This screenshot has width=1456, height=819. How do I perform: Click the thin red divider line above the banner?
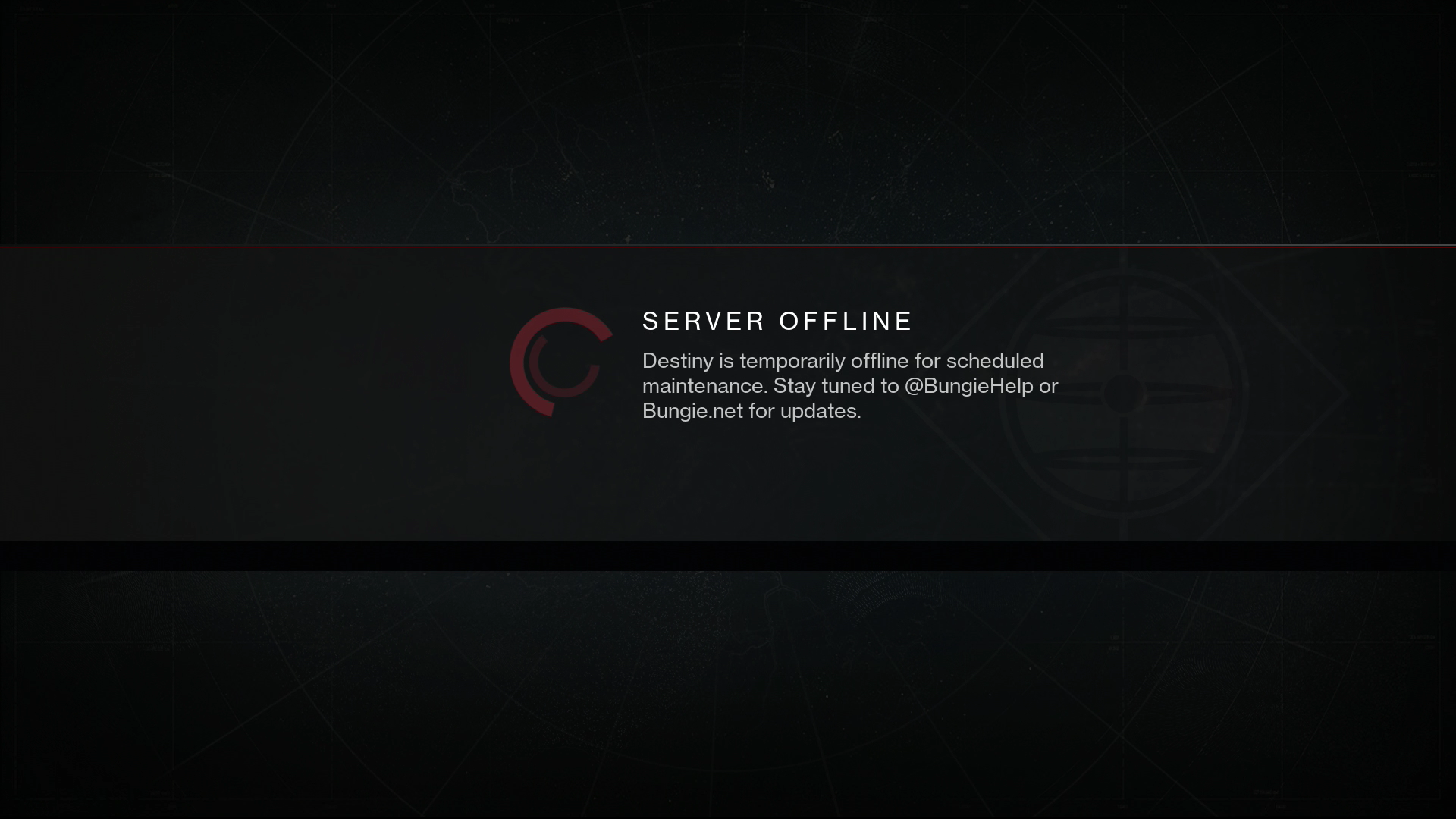[x=728, y=246]
